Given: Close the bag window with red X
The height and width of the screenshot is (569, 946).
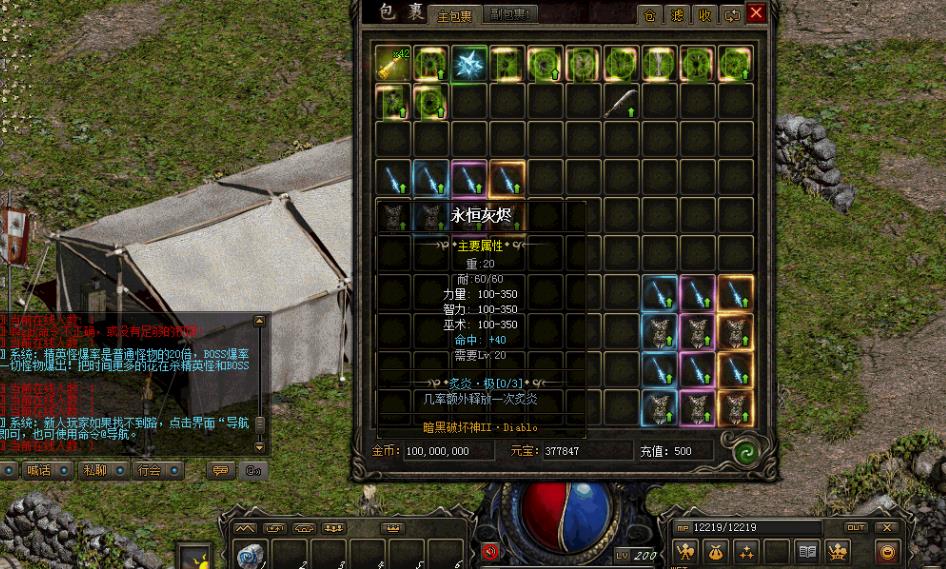Looking at the screenshot, I should pyautogui.click(x=756, y=14).
